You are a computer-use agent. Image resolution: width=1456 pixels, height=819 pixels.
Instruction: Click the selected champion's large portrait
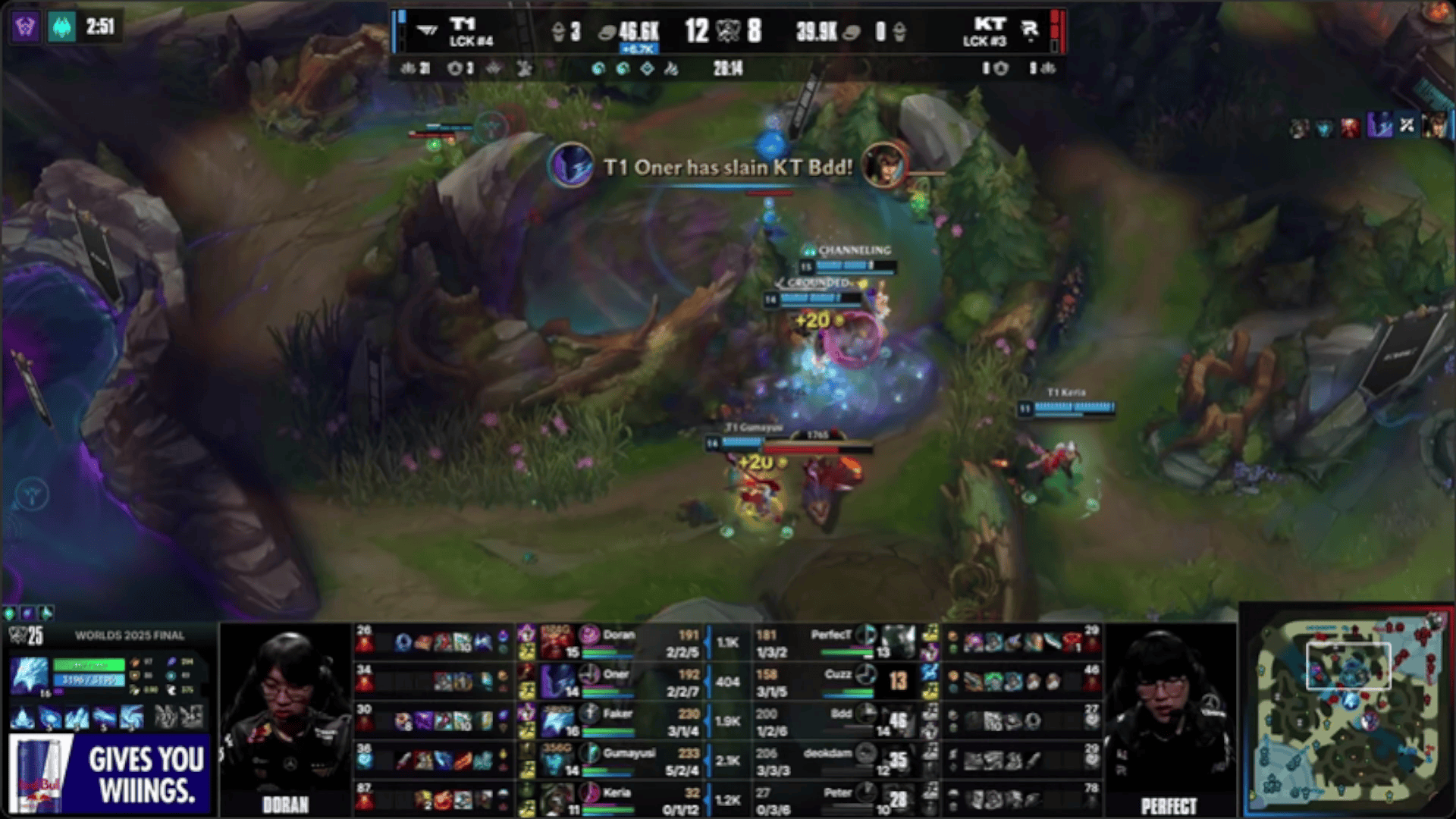29,675
